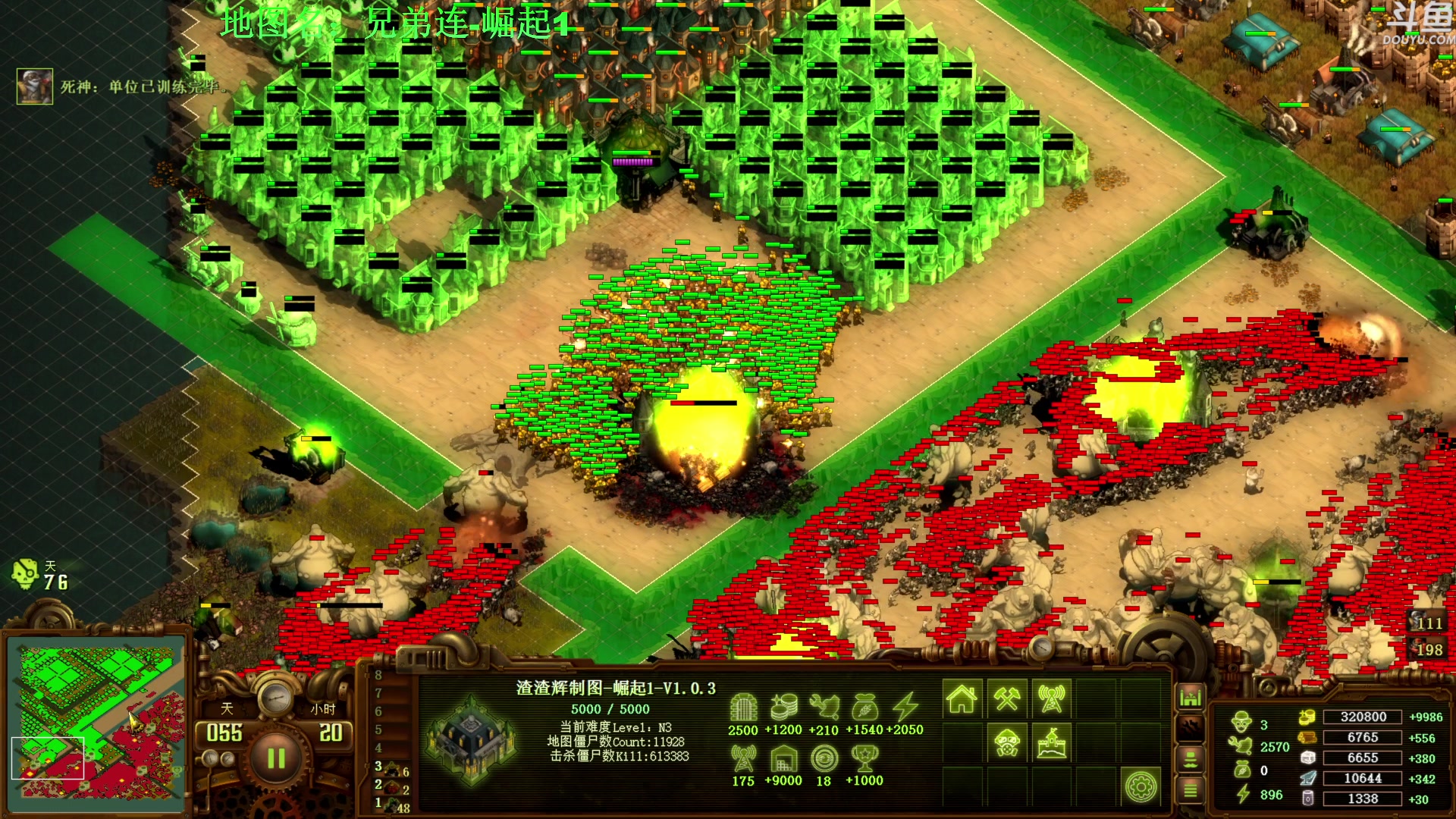Open the colonist housing build category
Viewport: 1456px width, 819px height.
tap(962, 698)
